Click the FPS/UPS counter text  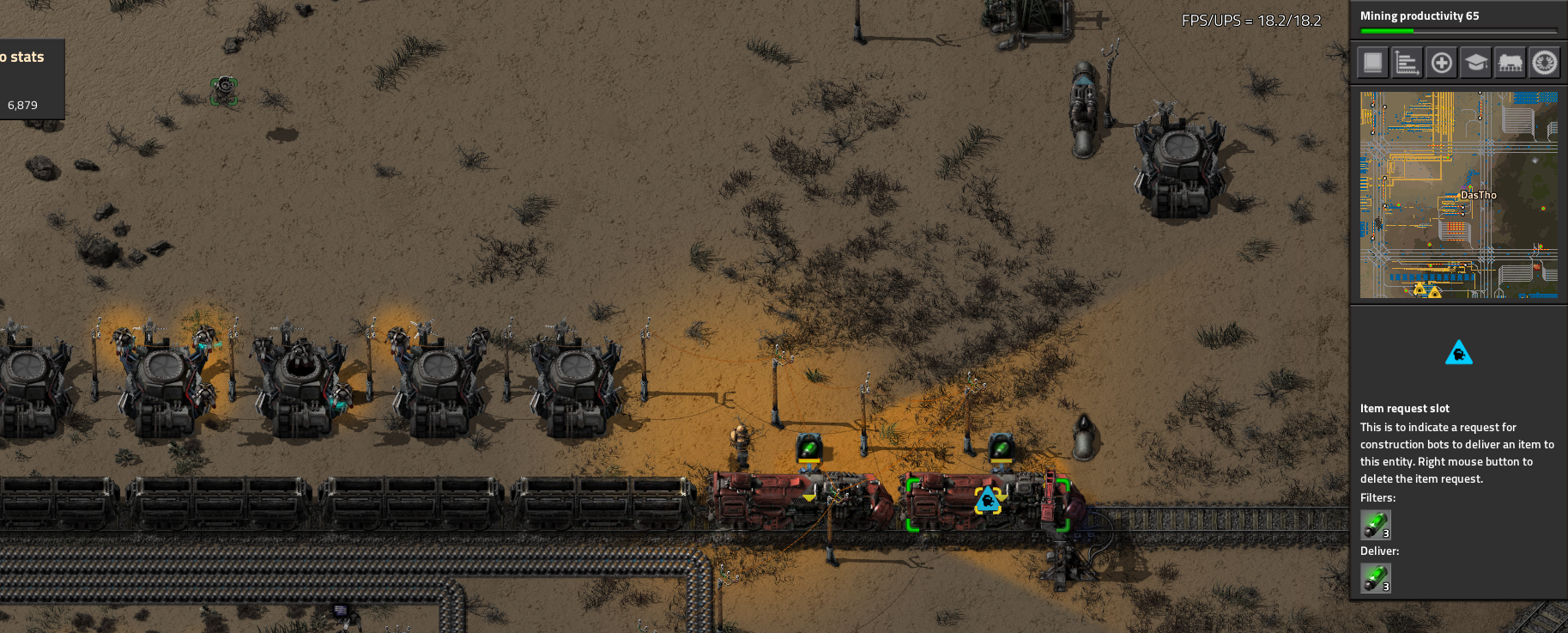1252,20
